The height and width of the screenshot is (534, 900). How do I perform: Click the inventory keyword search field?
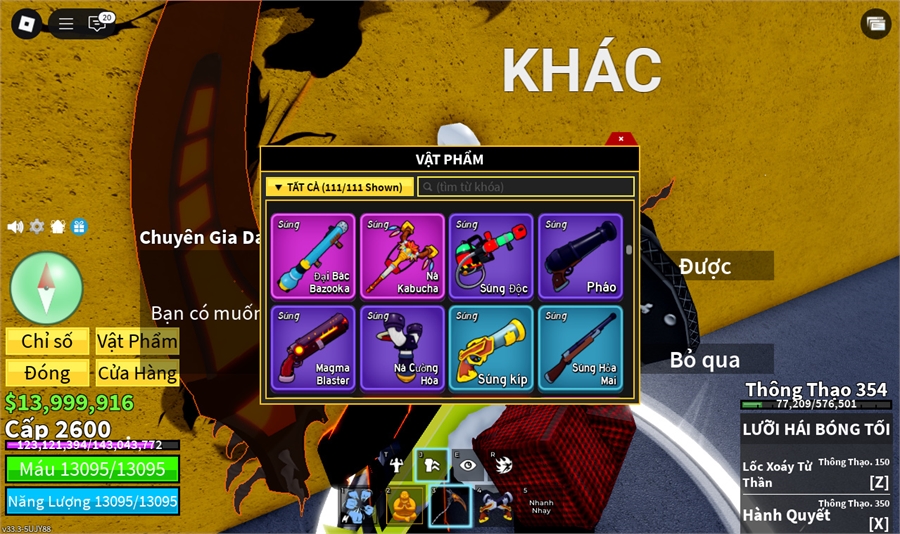pyautogui.click(x=526, y=187)
